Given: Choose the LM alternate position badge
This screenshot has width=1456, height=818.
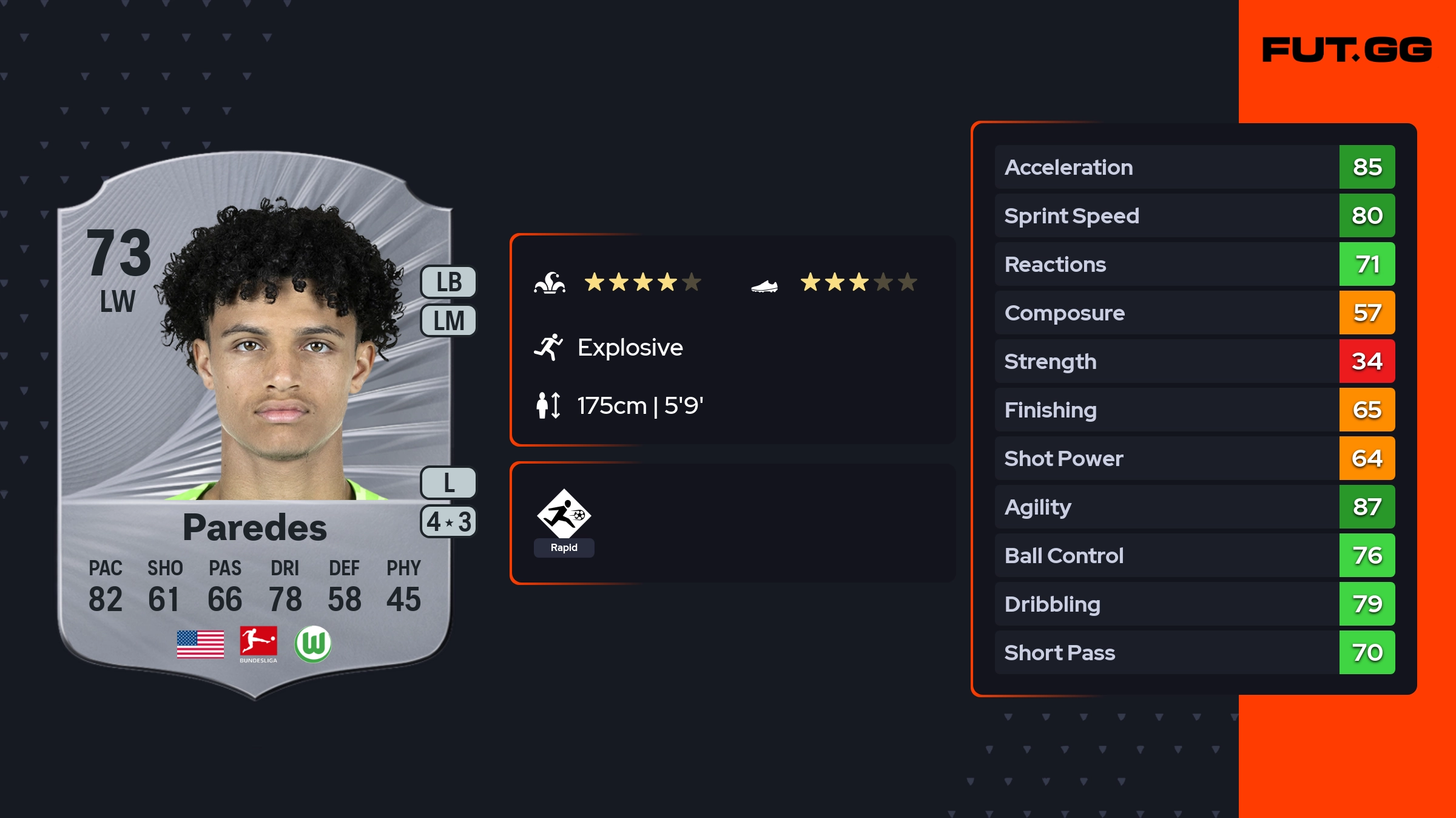Looking at the screenshot, I should click(448, 320).
